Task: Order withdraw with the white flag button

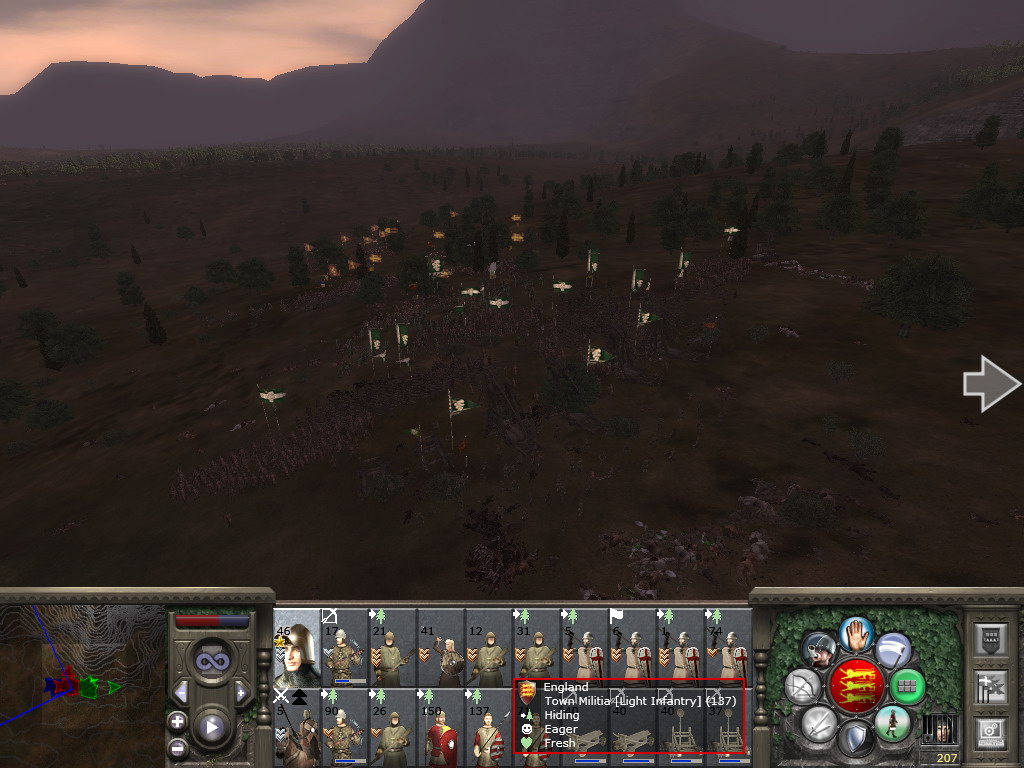Action: click(893, 650)
